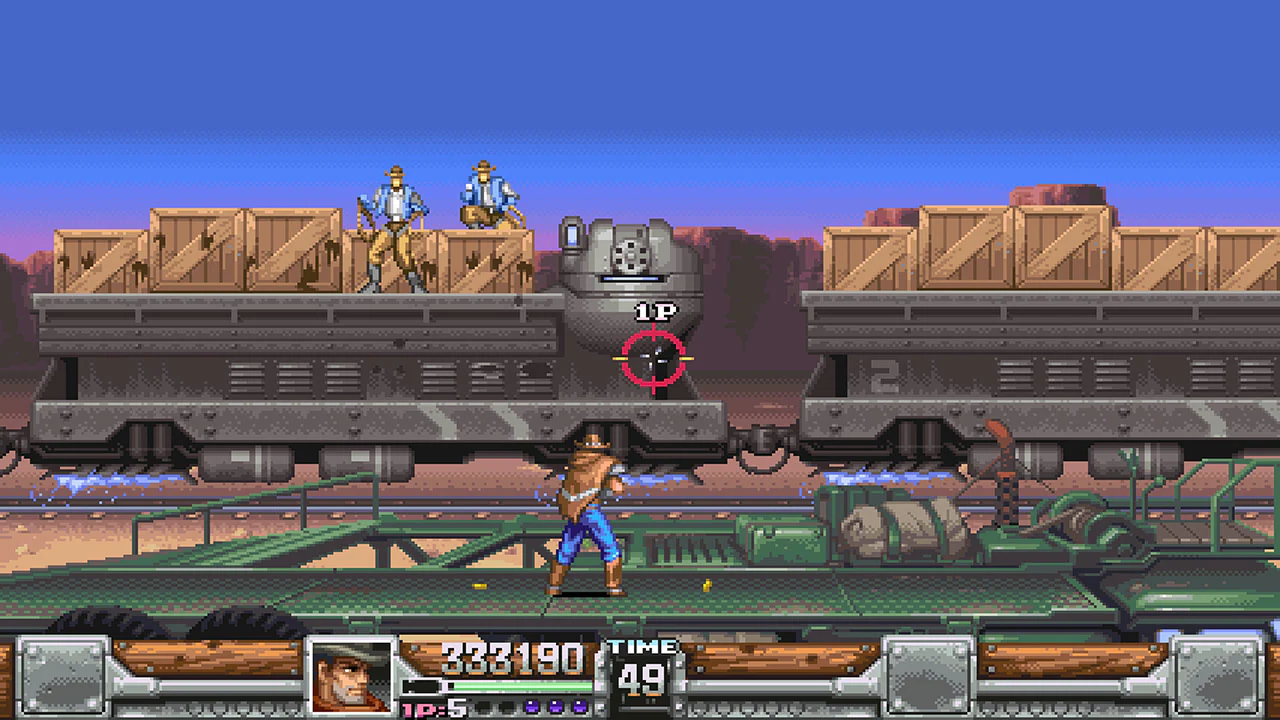Click the 1P label above the crosshair
This screenshot has height=720, width=1280.
point(655,311)
